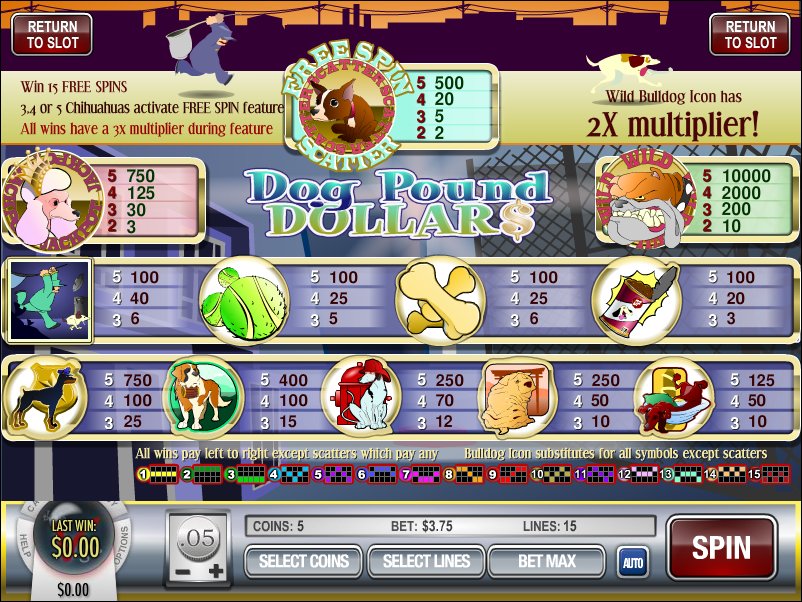Click RETURN TO SLOT beside the dog catcher
Image resolution: width=802 pixels, height=602 pixels.
click(51, 35)
